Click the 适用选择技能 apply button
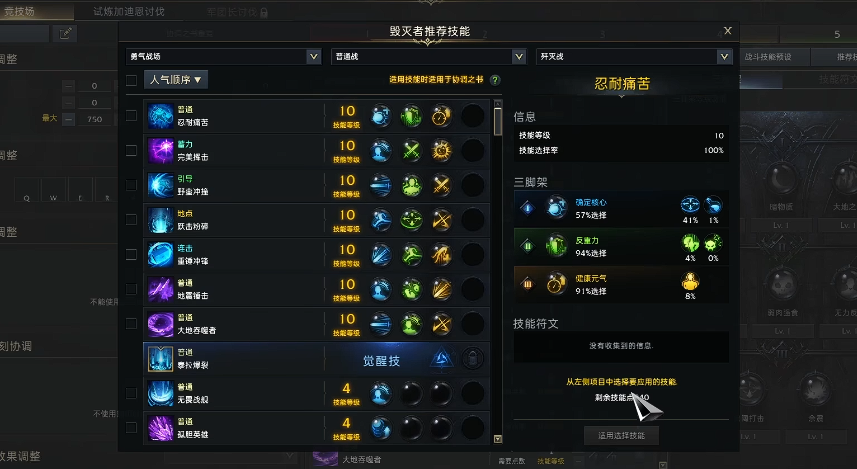This screenshot has width=857, height=469. 621,435
